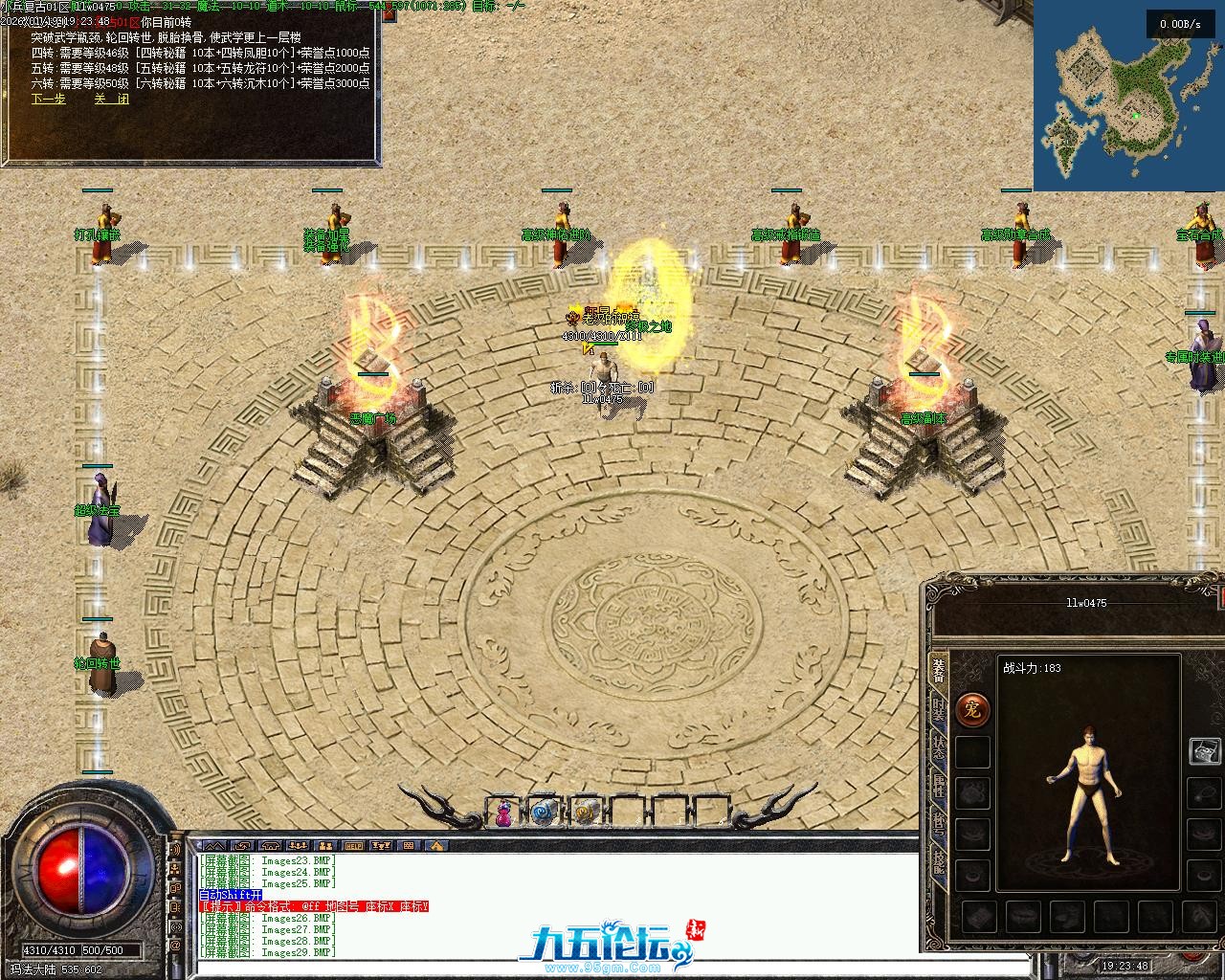Viewport: 1225px width, 980px height.
Task: Switch to the 技能 (skills) tab
Action: tap(939, 863)
